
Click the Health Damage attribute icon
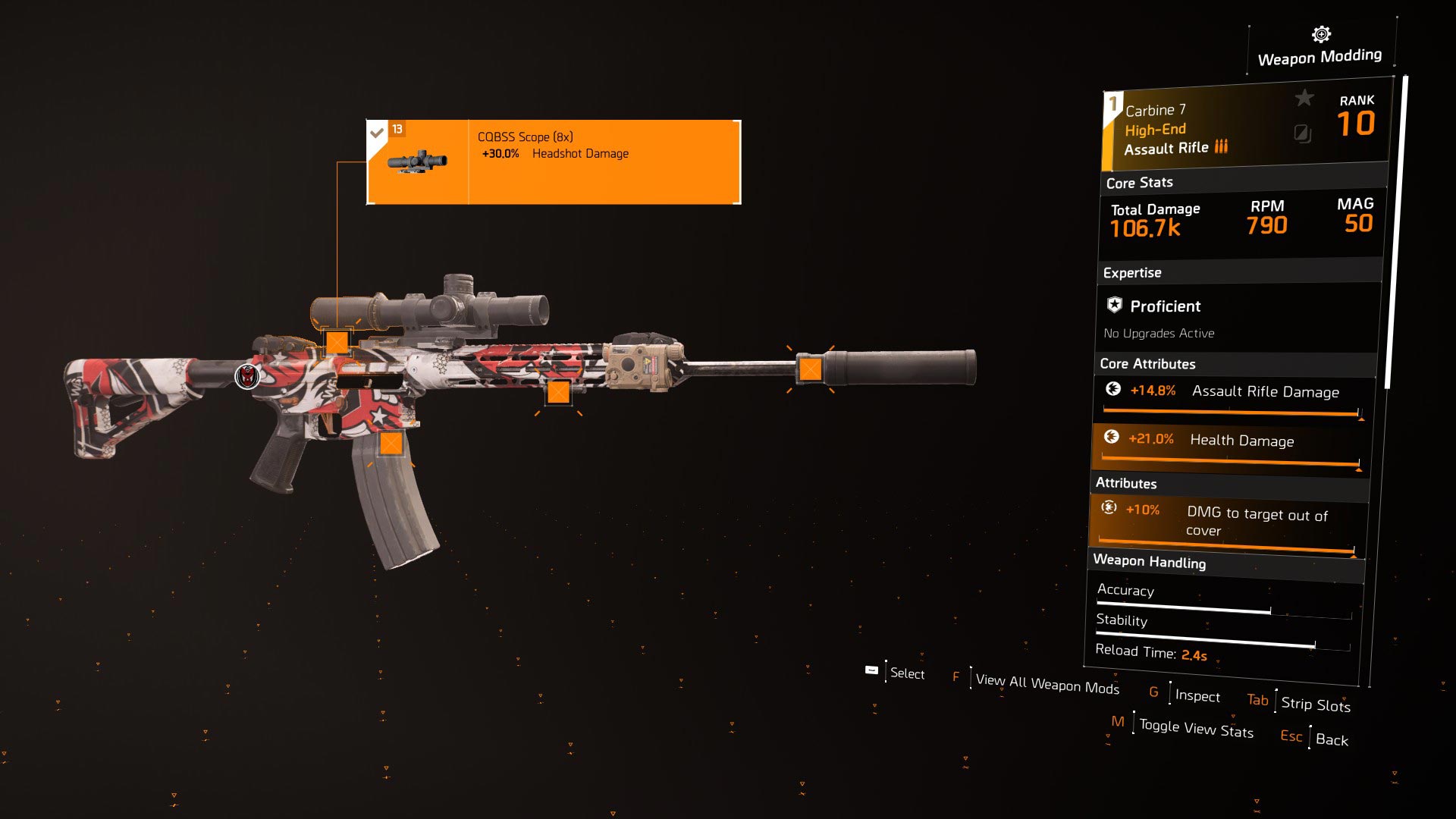1112,439
